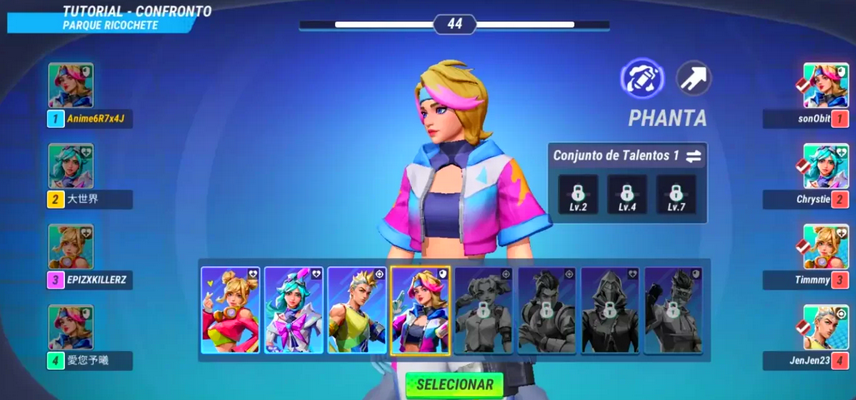This screenshot has width=856, height=400.
Task: Confirm hero with the Selecionar button
Action: tap(454, 384)
